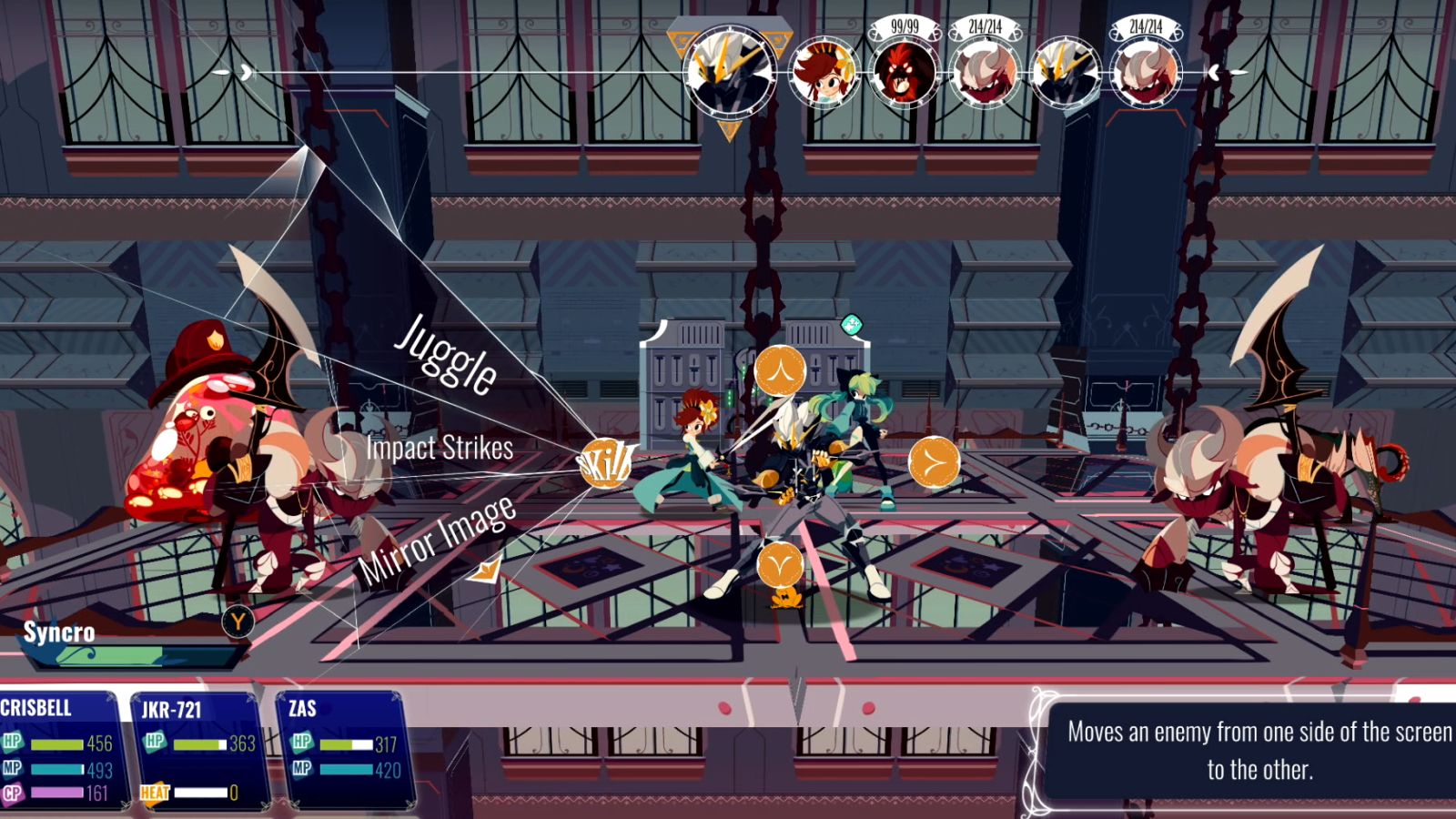Activate the downward-chevron orange command button

click(x=780, y=565)
